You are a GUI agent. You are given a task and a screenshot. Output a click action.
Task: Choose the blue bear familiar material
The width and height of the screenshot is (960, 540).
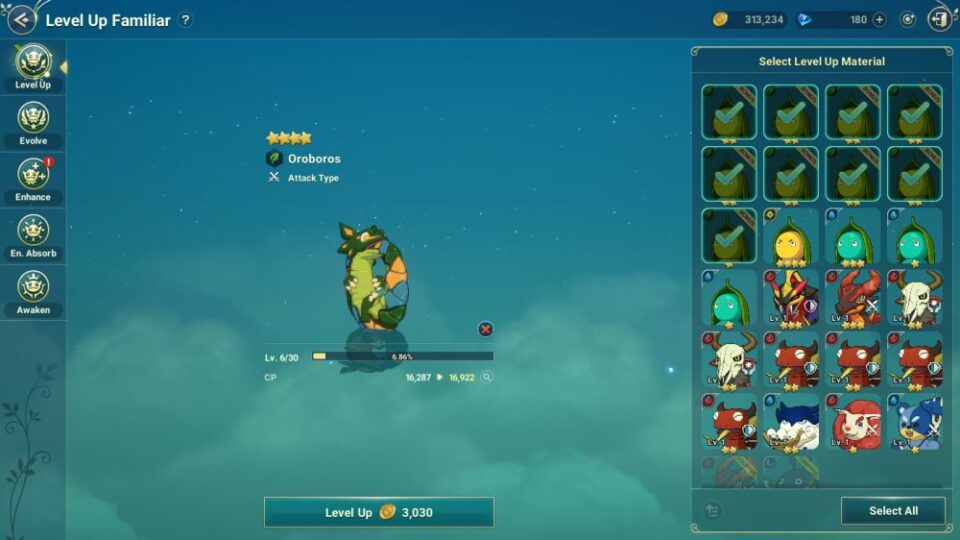(x=914, y=421)
